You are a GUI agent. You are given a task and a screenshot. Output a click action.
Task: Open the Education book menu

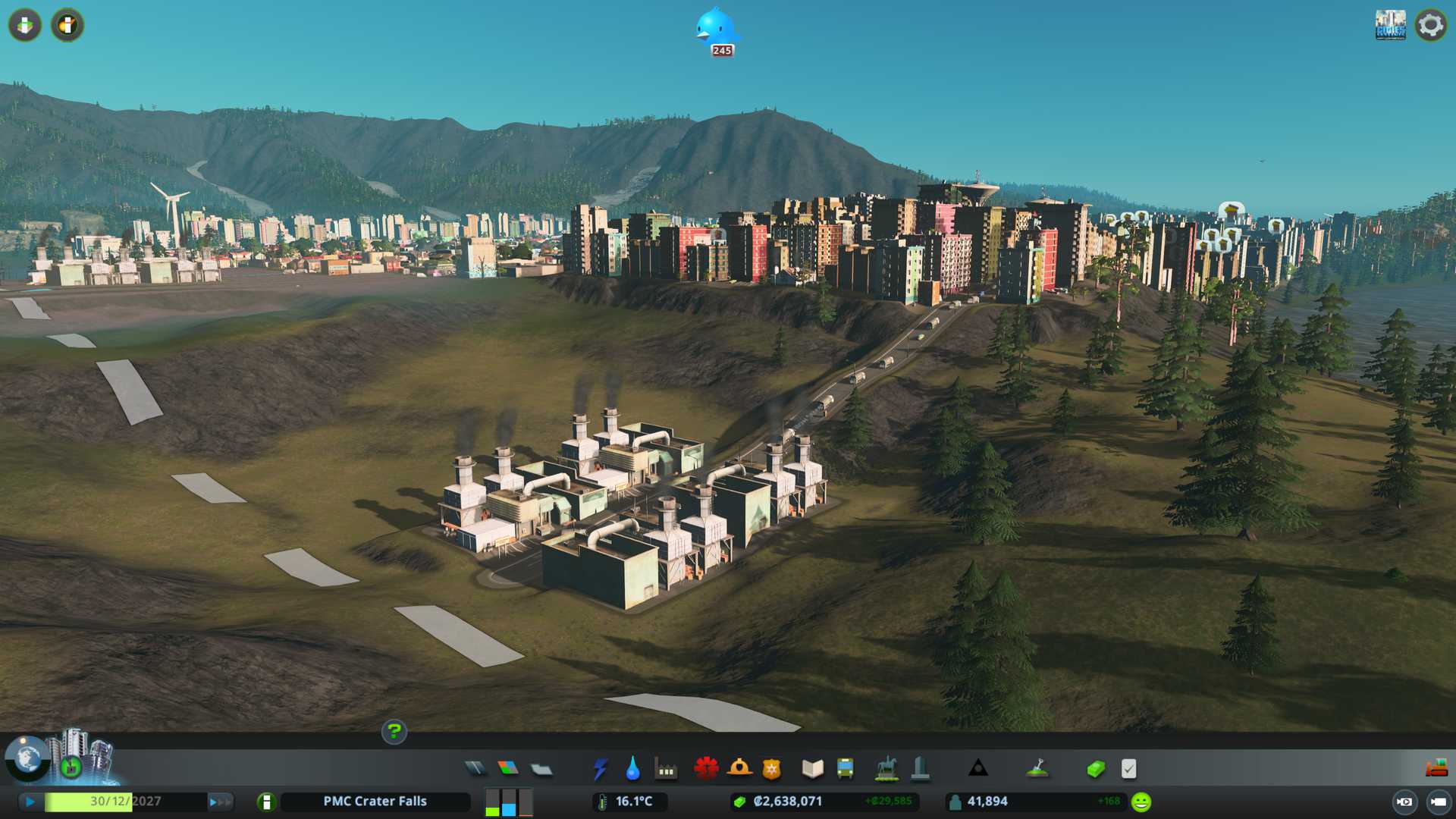click(812, 769)
